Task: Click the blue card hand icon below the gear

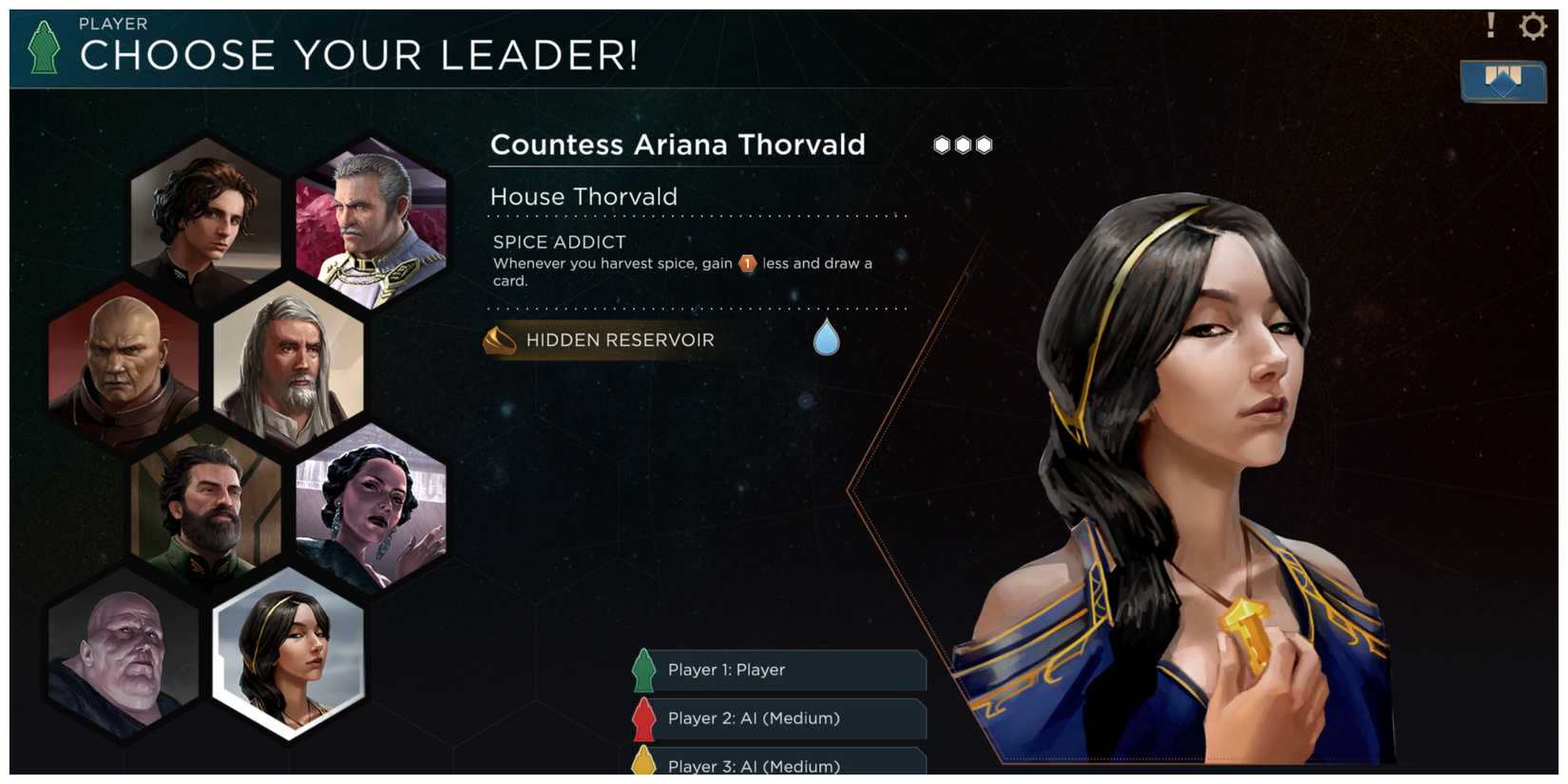Action: [x=1501, y=83]
